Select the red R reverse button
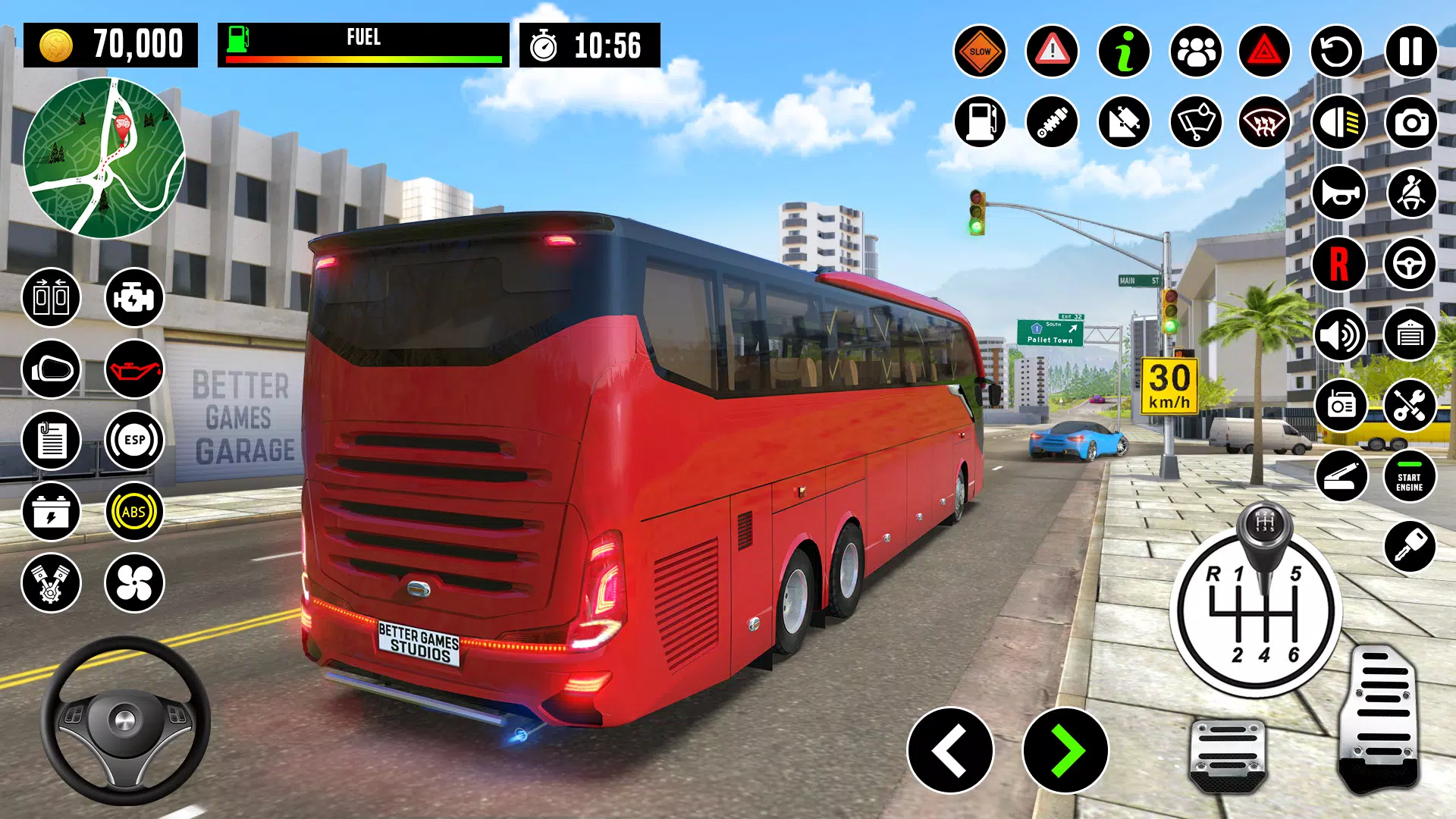This screenshot has width=1456, height=819. click(x=1338, y=264)
